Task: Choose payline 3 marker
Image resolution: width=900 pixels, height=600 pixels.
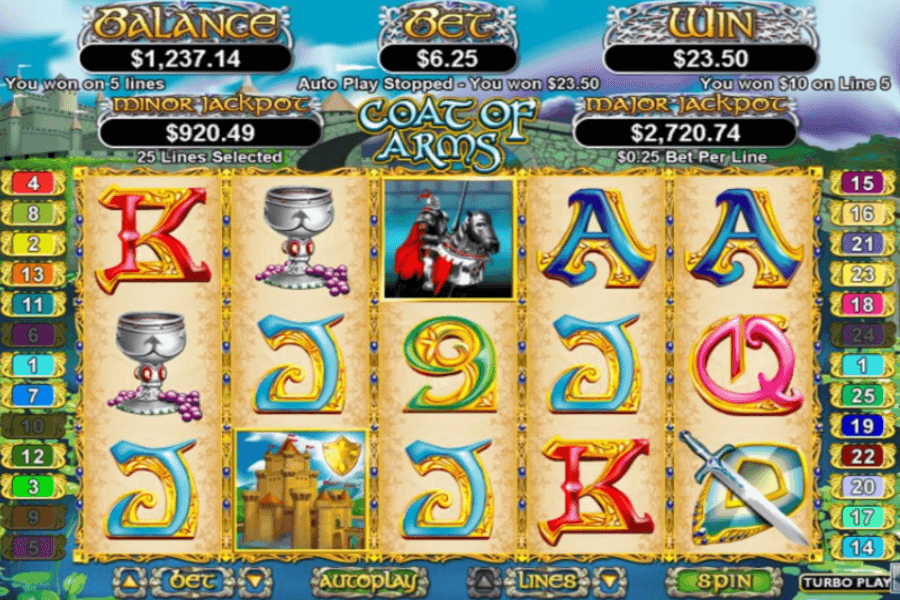Action: (x=33, y=487)
